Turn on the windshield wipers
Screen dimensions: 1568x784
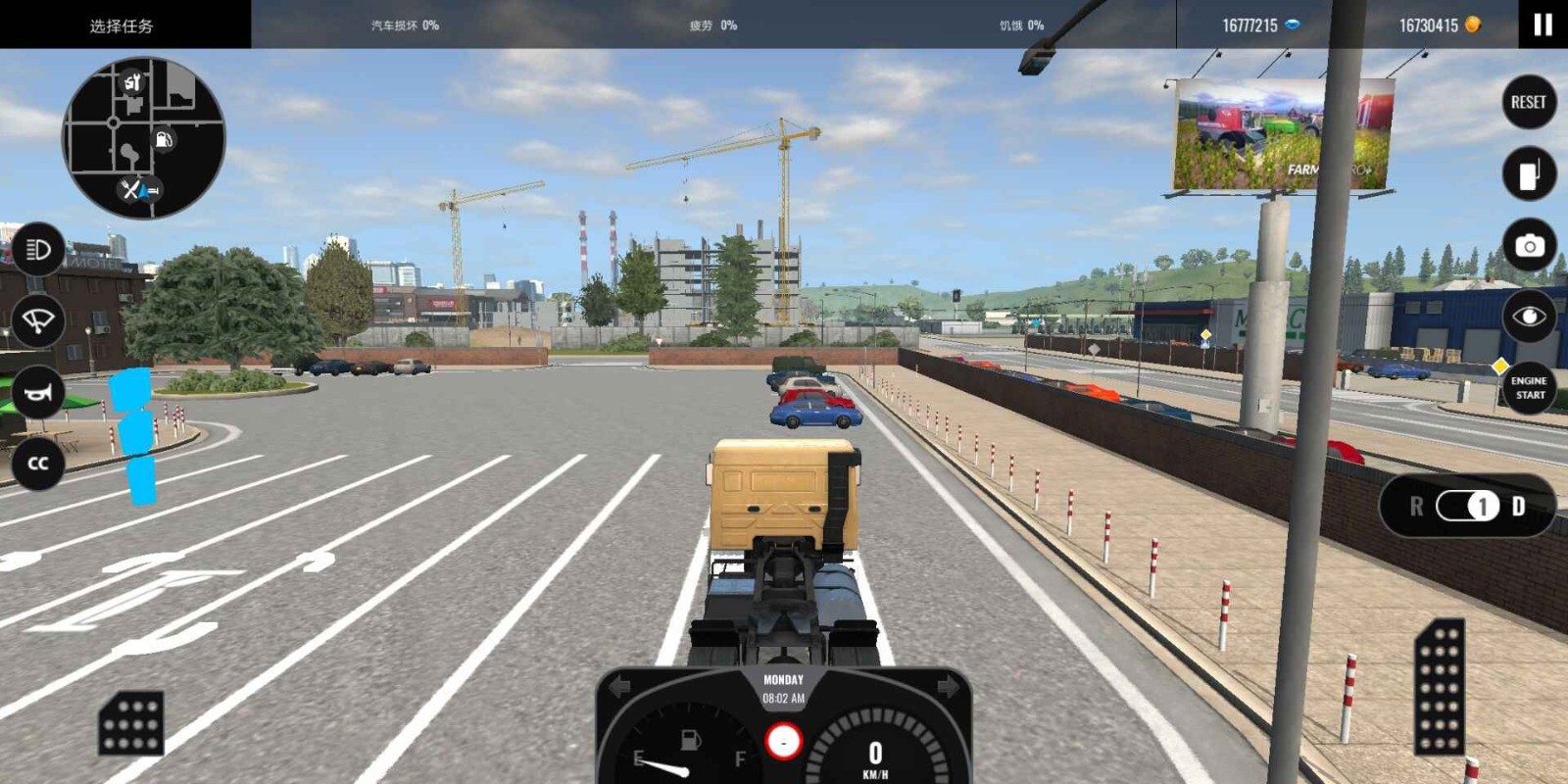pyautogui.click(x=38, y=321)
